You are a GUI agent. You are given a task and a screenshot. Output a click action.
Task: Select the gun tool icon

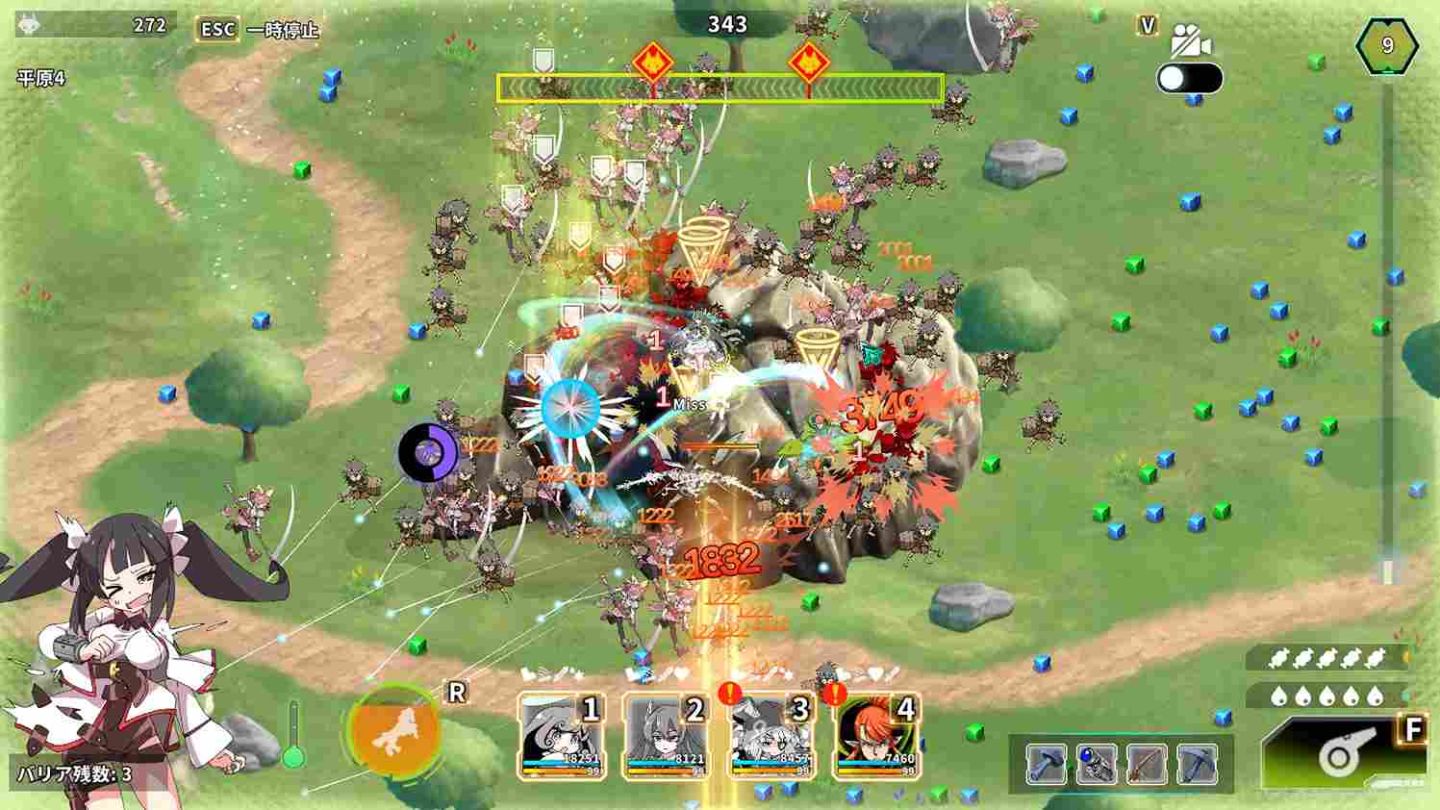click(1096, 763)
